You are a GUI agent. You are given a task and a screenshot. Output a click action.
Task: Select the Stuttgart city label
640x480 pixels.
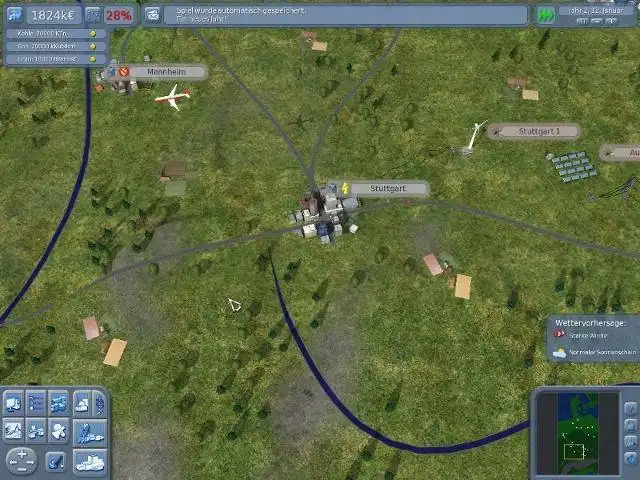coord(385,188)
